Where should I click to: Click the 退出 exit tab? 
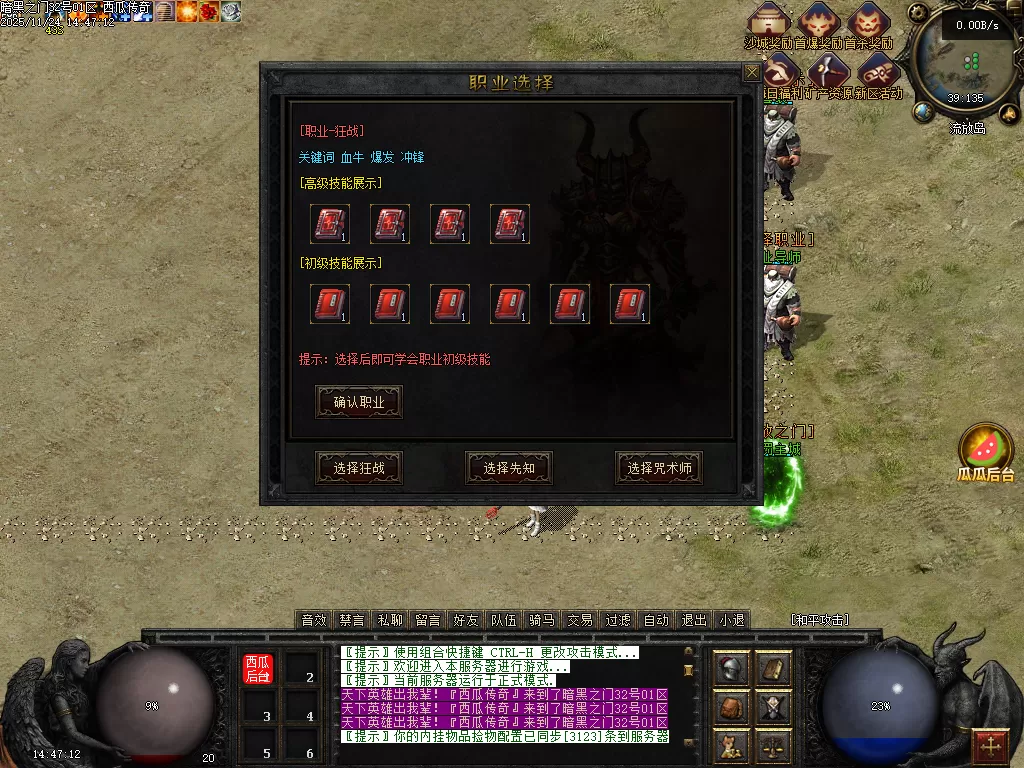(693, 620)
